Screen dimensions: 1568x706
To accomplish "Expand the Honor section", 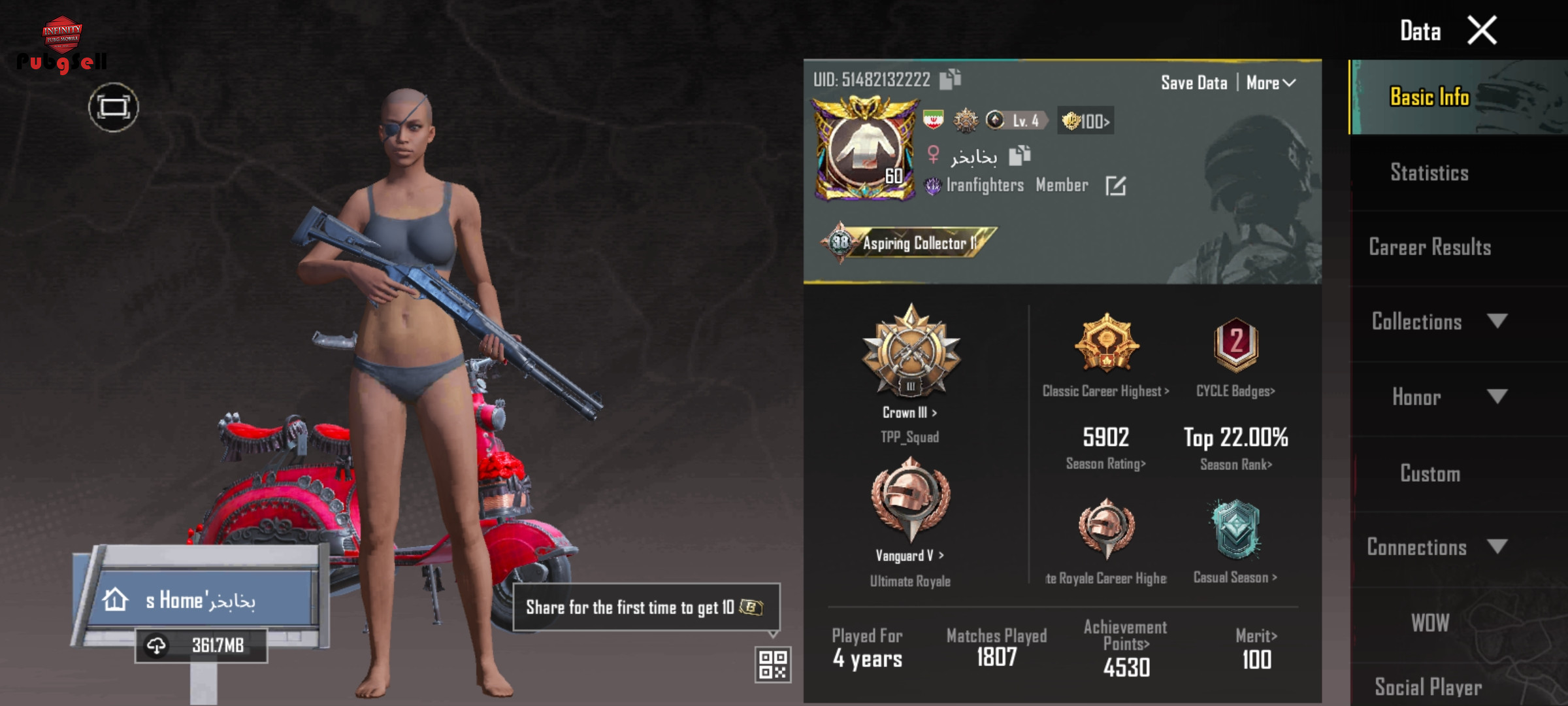I will pyautogui.click(x=1437, y=397).
